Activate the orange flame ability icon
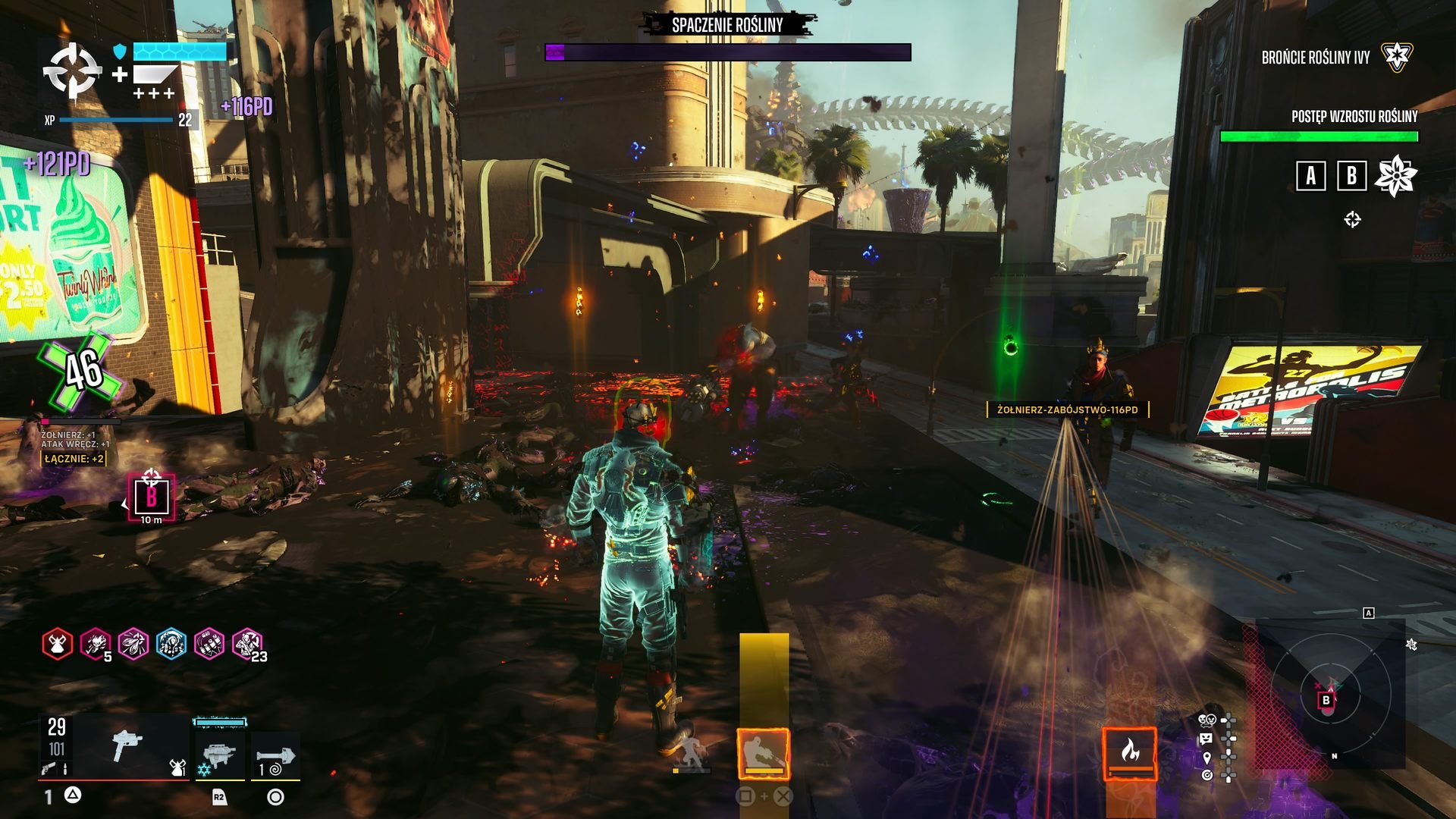 click(x=1129, y=752)
